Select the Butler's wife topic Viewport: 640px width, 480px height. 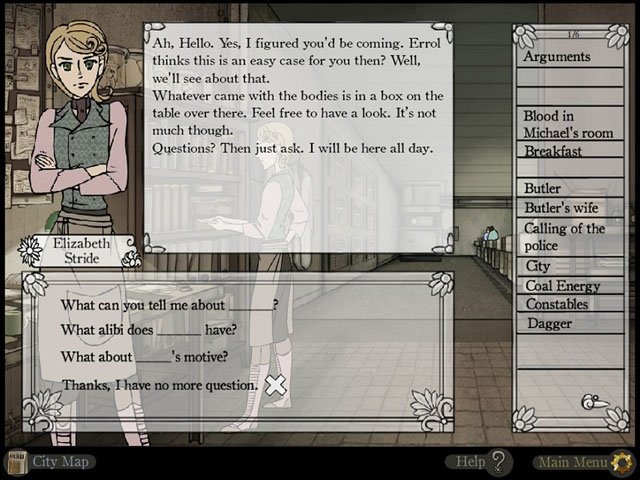tap(560, 207)
